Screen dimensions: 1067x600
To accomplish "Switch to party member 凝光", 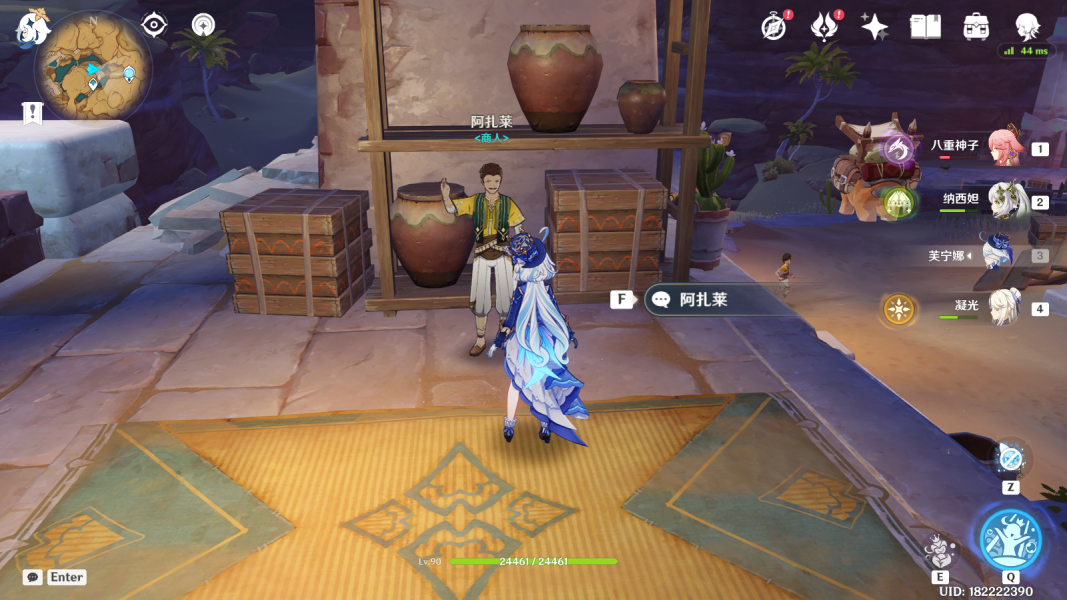I will point(1003,307).
